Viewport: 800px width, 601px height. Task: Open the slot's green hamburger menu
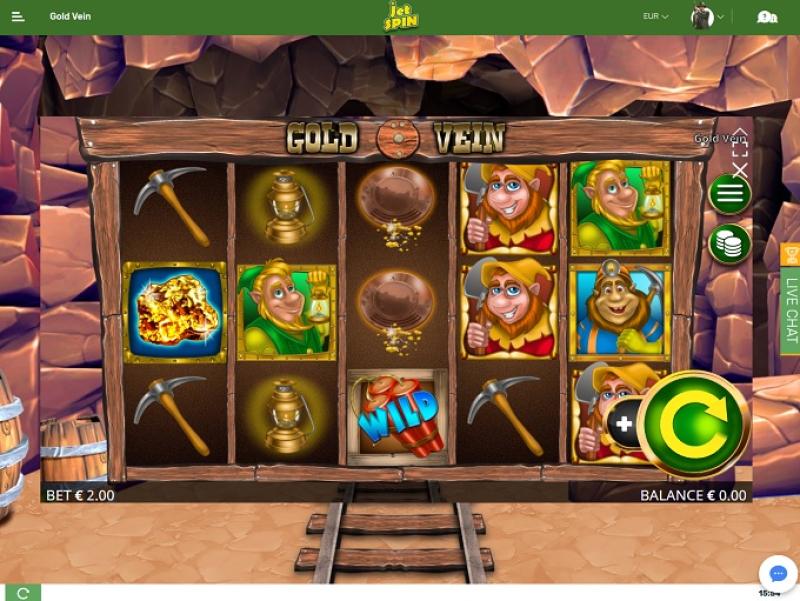(x=730, y=194)
